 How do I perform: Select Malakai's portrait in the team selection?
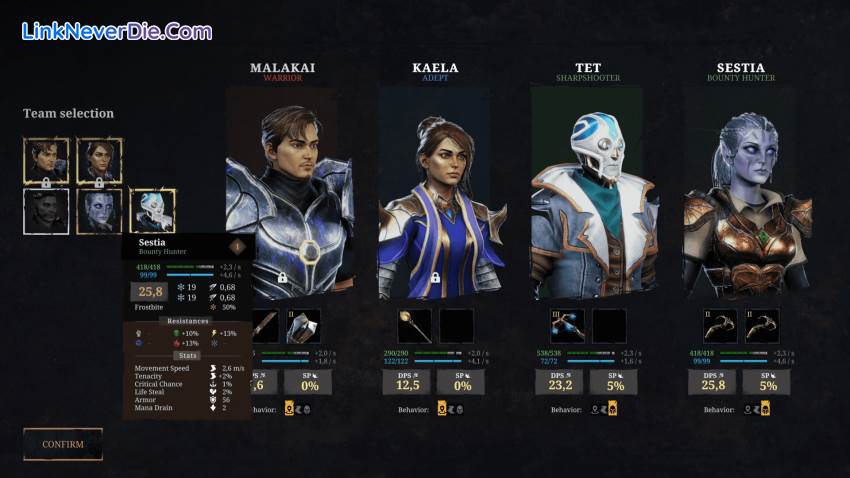pos(46,160)
